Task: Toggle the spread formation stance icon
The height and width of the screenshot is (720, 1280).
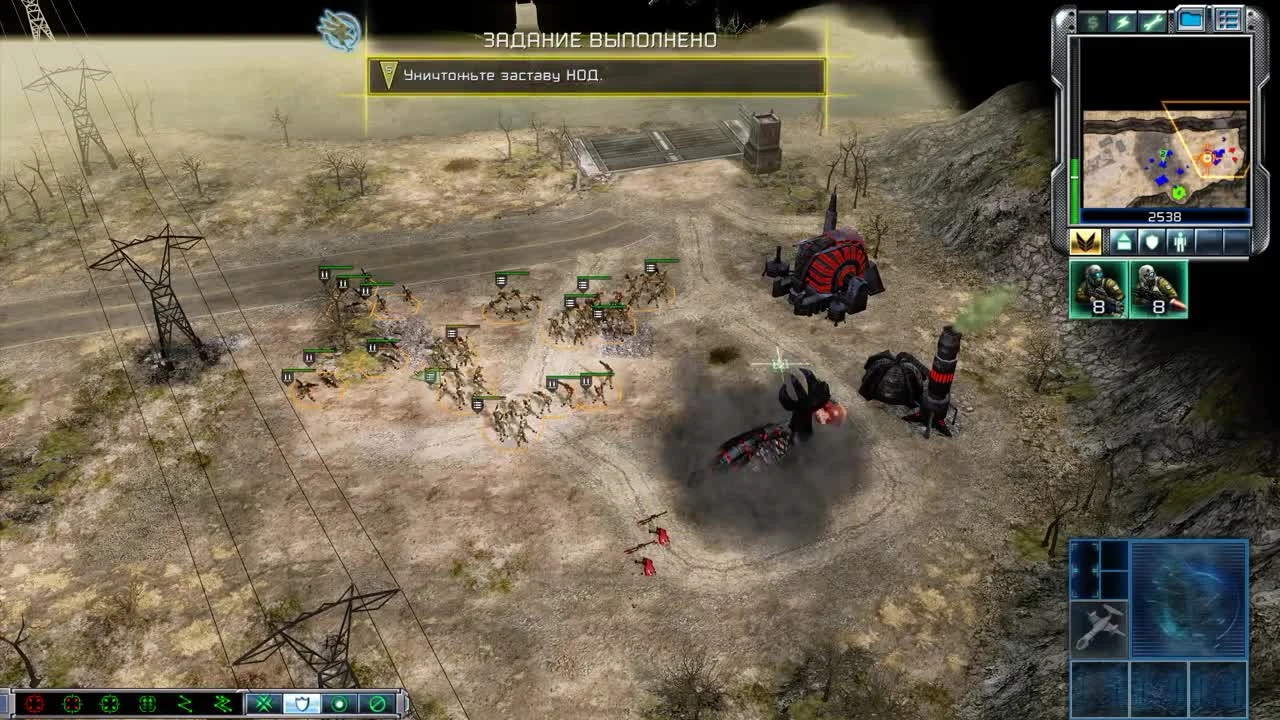Action: click(x=145, y=703)
